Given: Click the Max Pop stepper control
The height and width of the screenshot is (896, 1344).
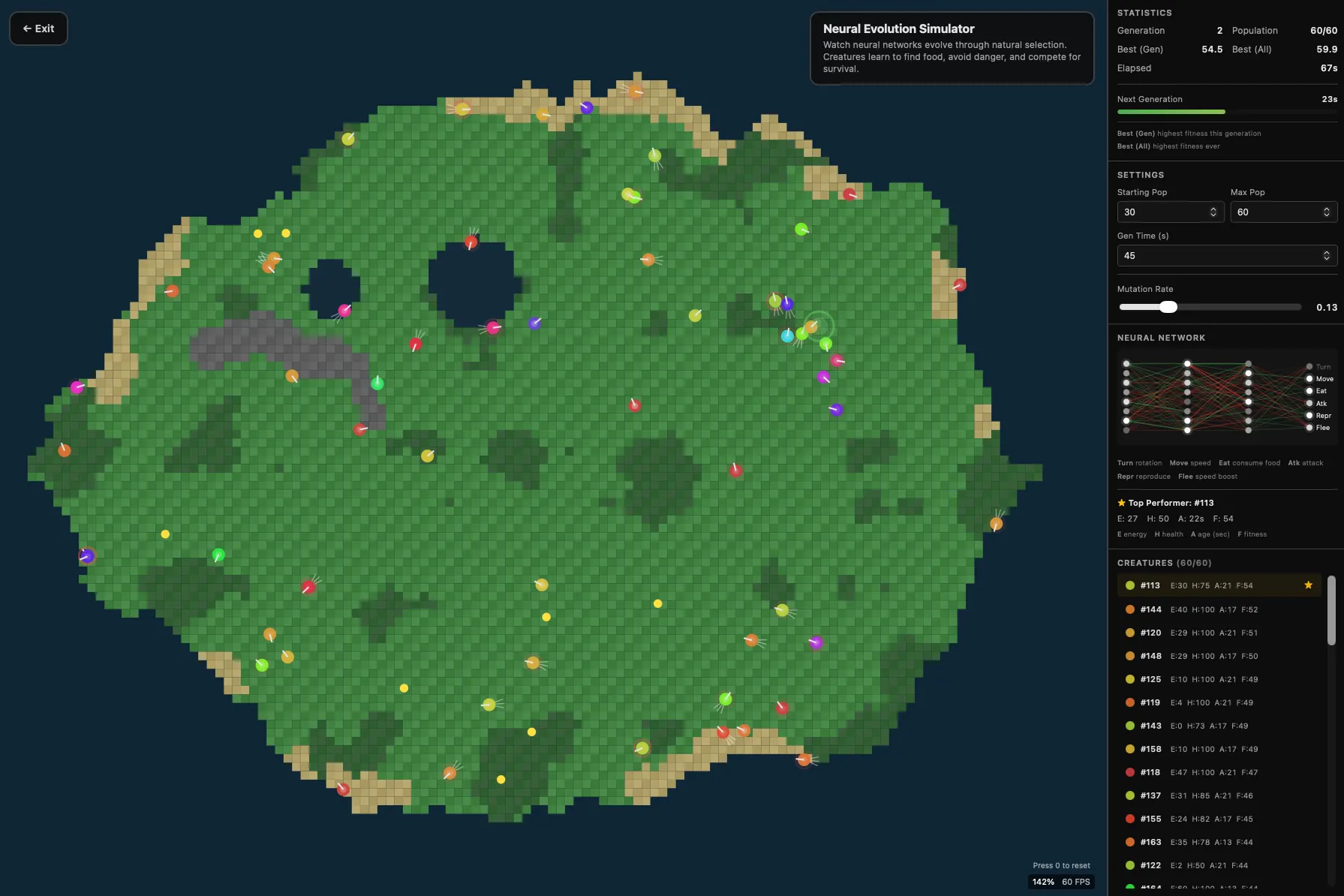Looking at the screenshot, I should coord(1327,212).
